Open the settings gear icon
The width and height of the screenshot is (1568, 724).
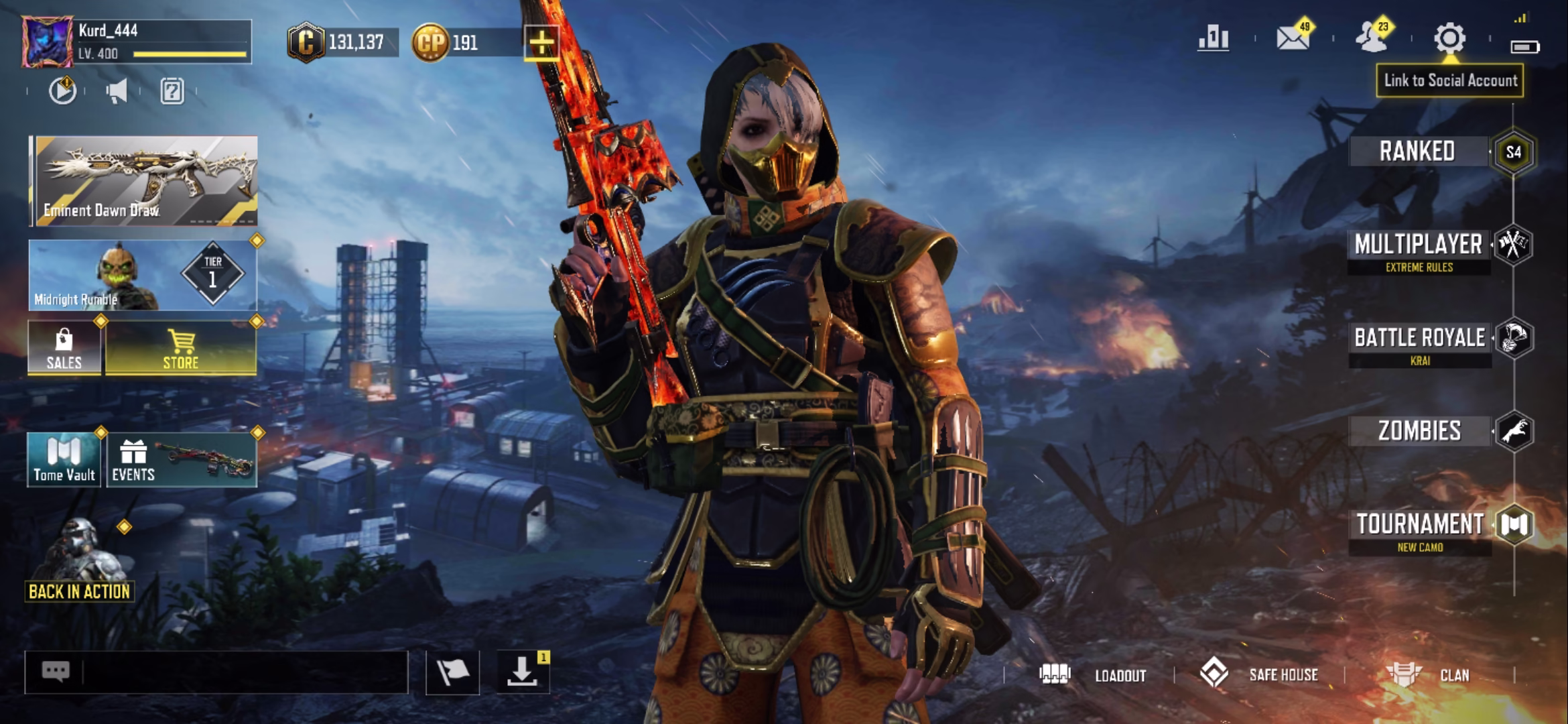pyautogui.click(x=1449, y=38)
